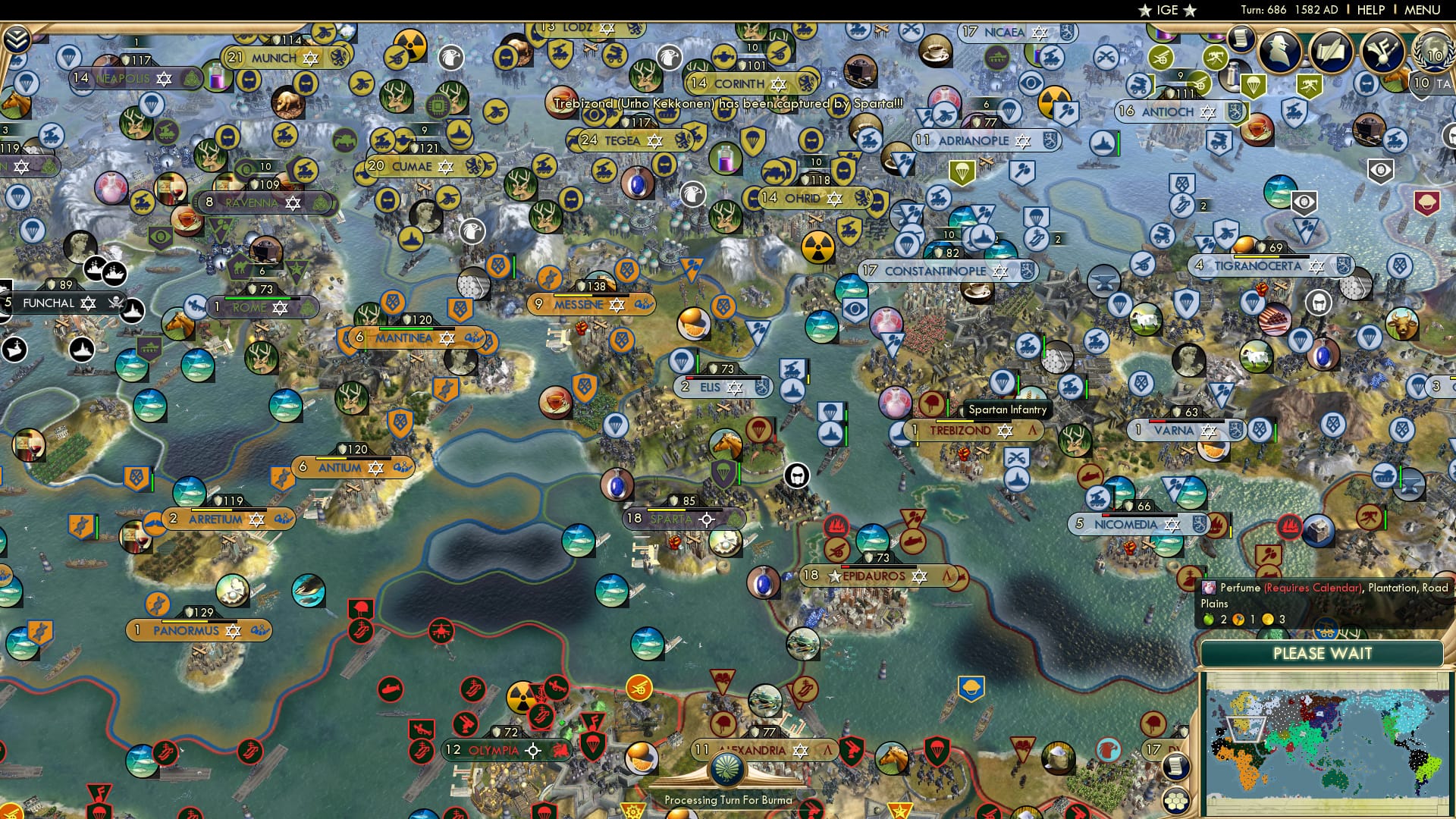Collapse the panel using the double-chevron top left

tap(17, 36)
